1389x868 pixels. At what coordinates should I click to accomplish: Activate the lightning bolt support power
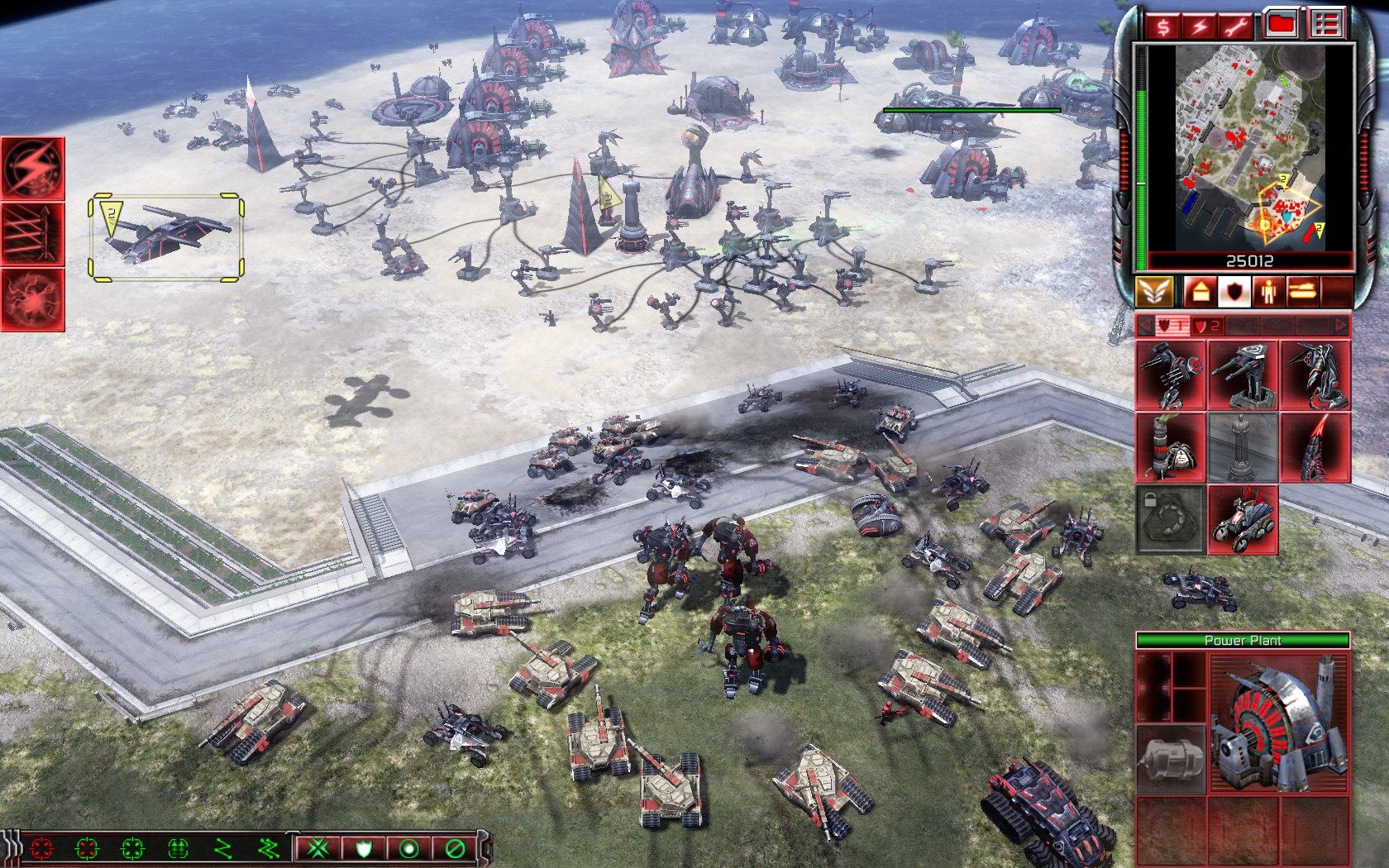click(x=32, y=169)
